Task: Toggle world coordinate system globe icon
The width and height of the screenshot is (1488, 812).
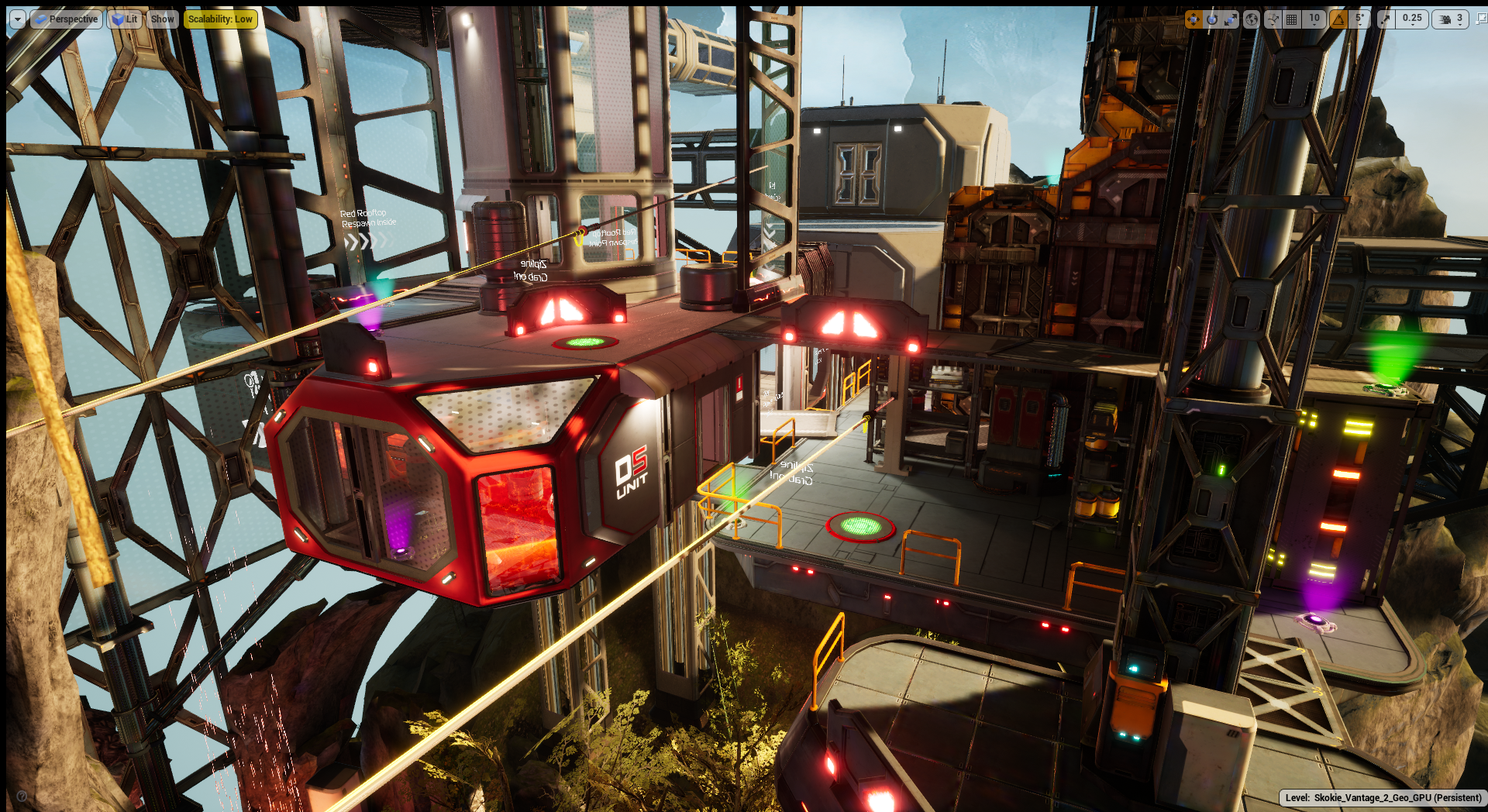Action: click(x=1251, y=19)
